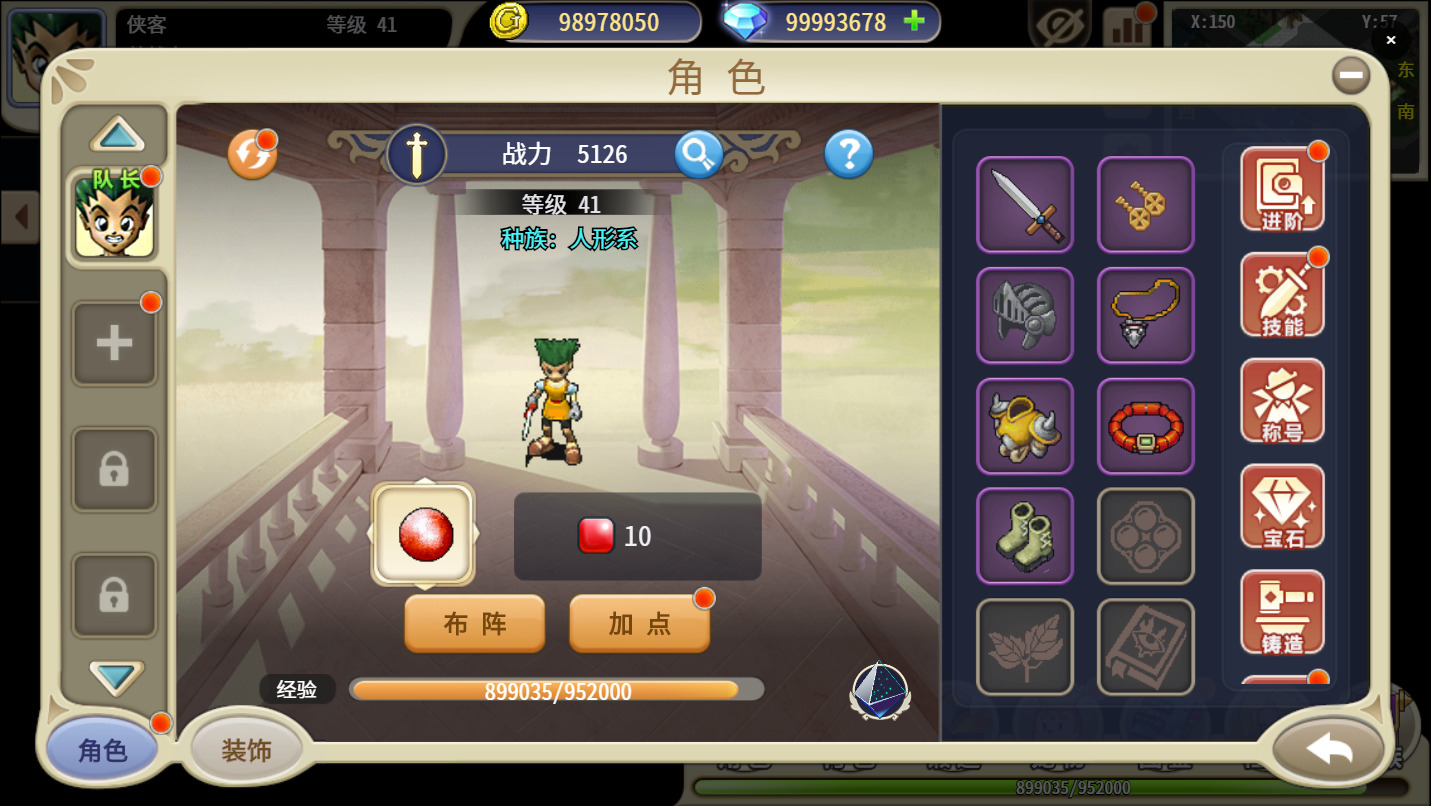The height and width of the screenshot is (806, 1431).
Task: Unlock the second locked teammate slot
Action: (113, 595)
